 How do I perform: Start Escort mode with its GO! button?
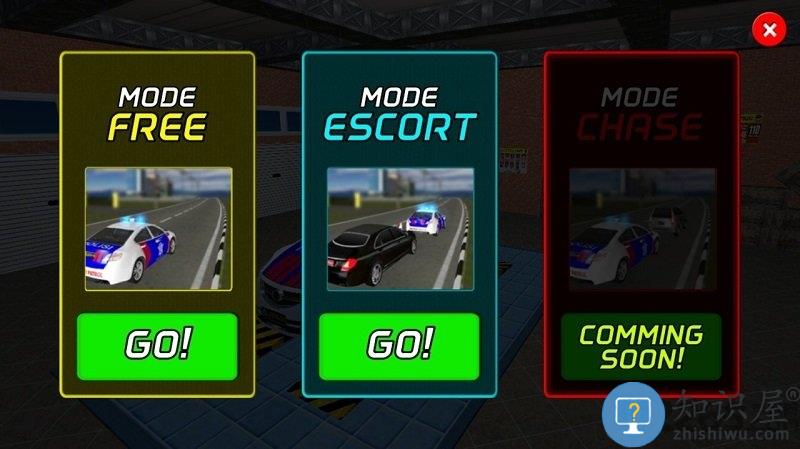tap(399, 346)
